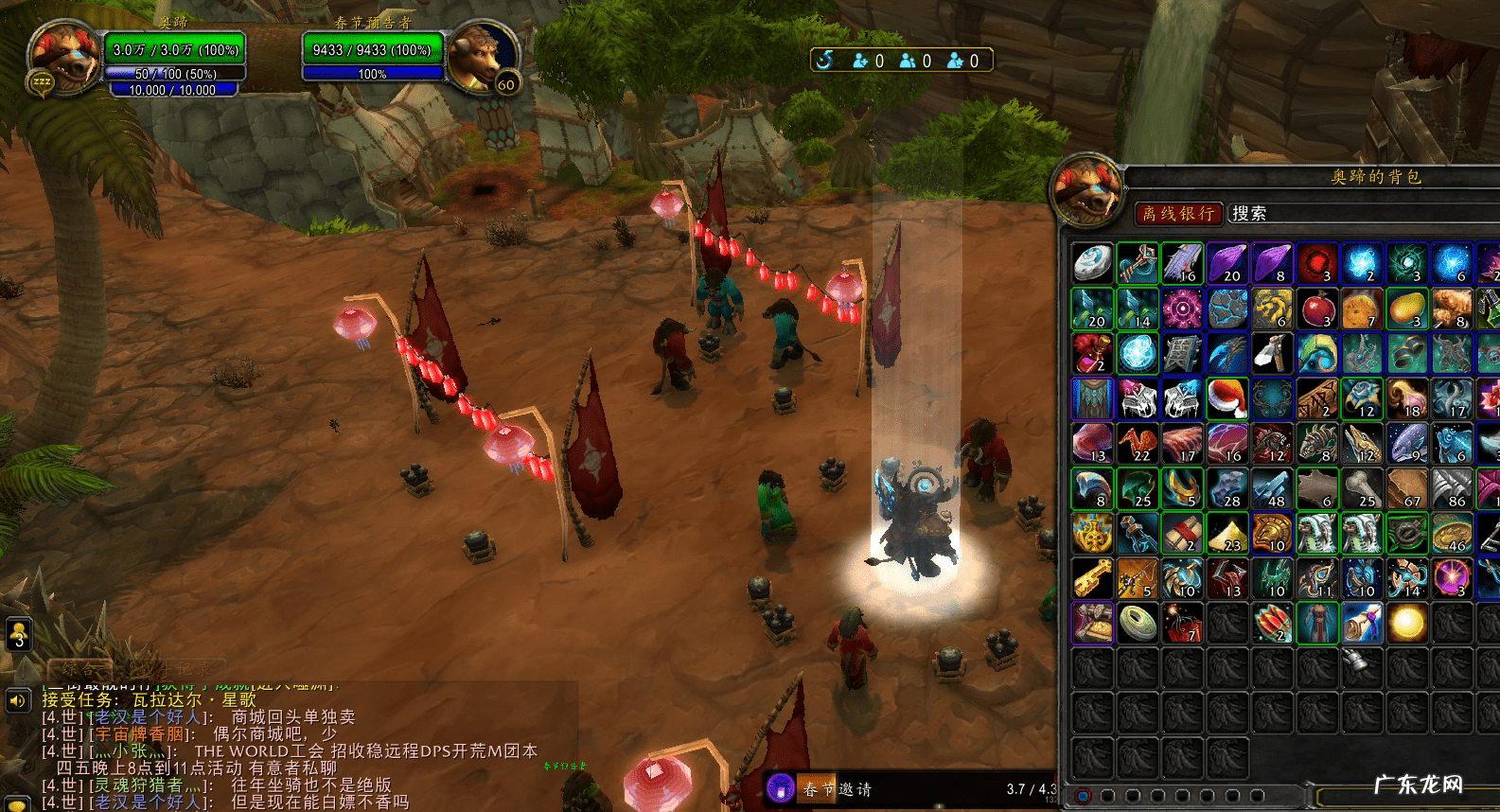Select the target portrait of 春节预告者

482,57
